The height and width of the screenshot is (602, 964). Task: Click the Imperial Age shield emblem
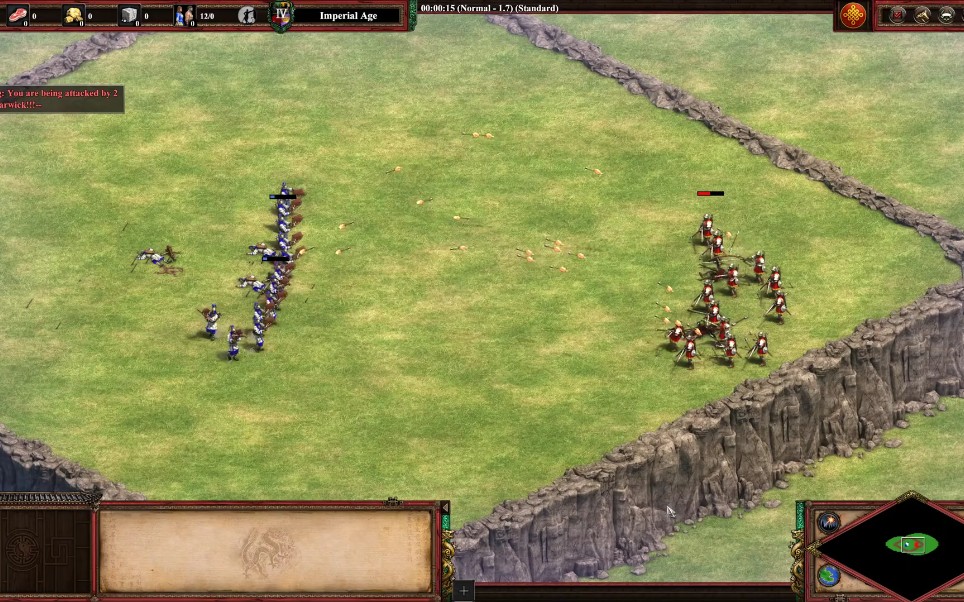[x=282, y=15]
